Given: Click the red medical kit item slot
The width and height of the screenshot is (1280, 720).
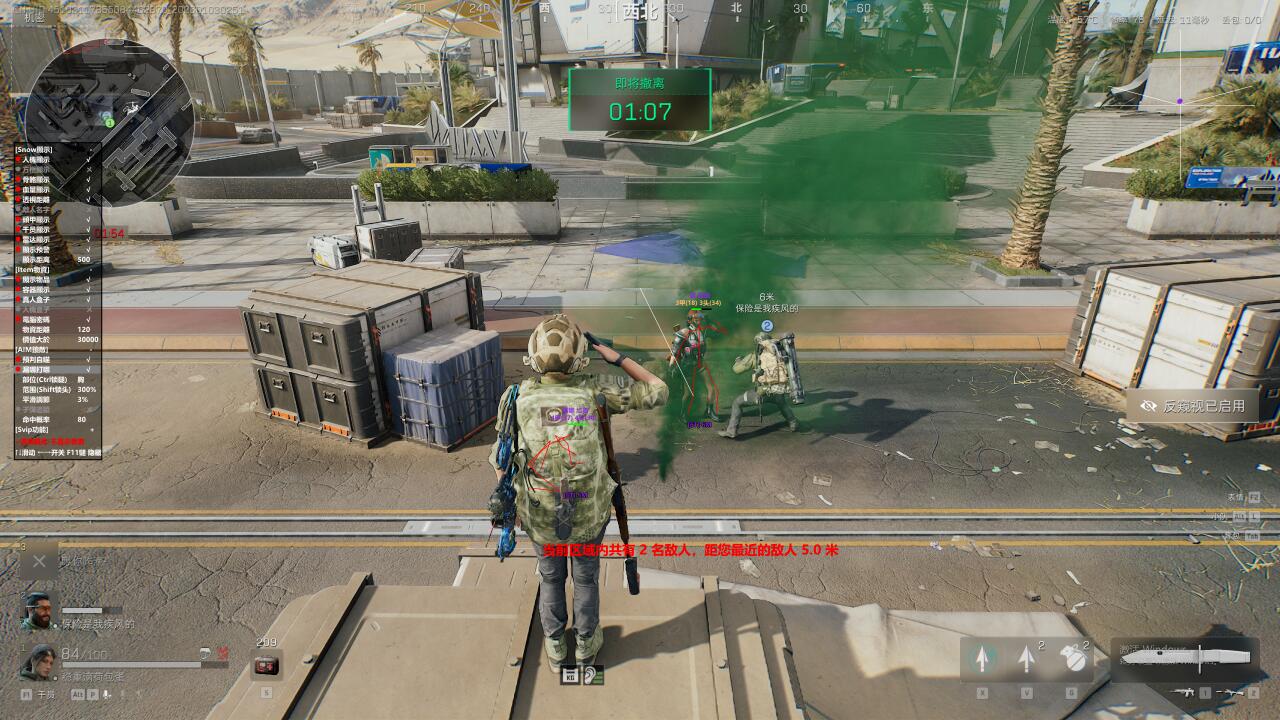Looking at the screenshot, I should pos(265,664).
